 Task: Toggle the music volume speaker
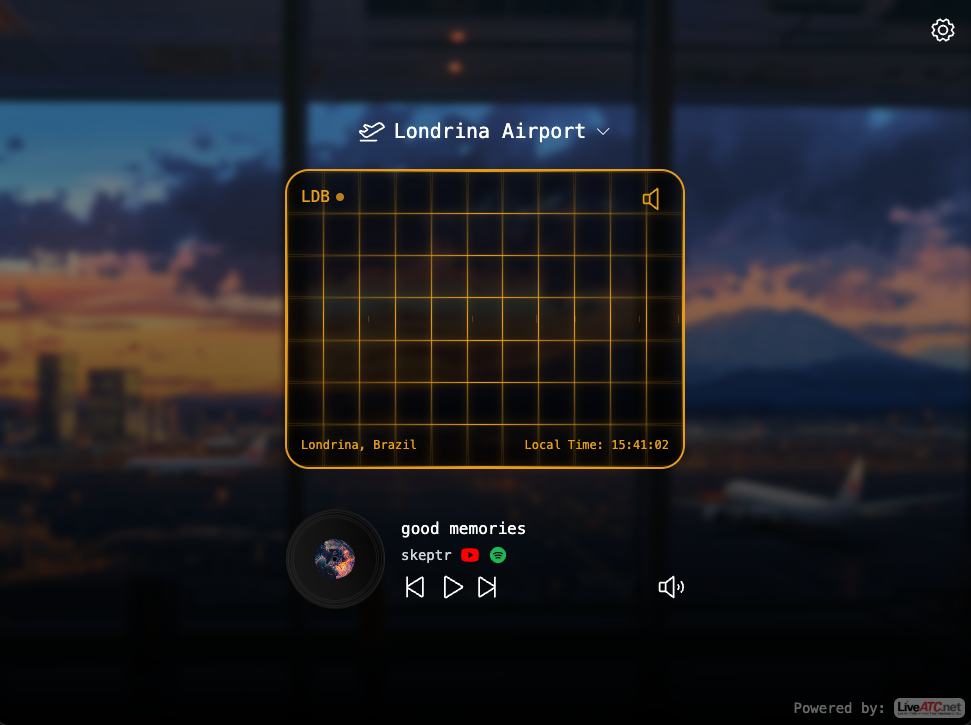(671, 587)
